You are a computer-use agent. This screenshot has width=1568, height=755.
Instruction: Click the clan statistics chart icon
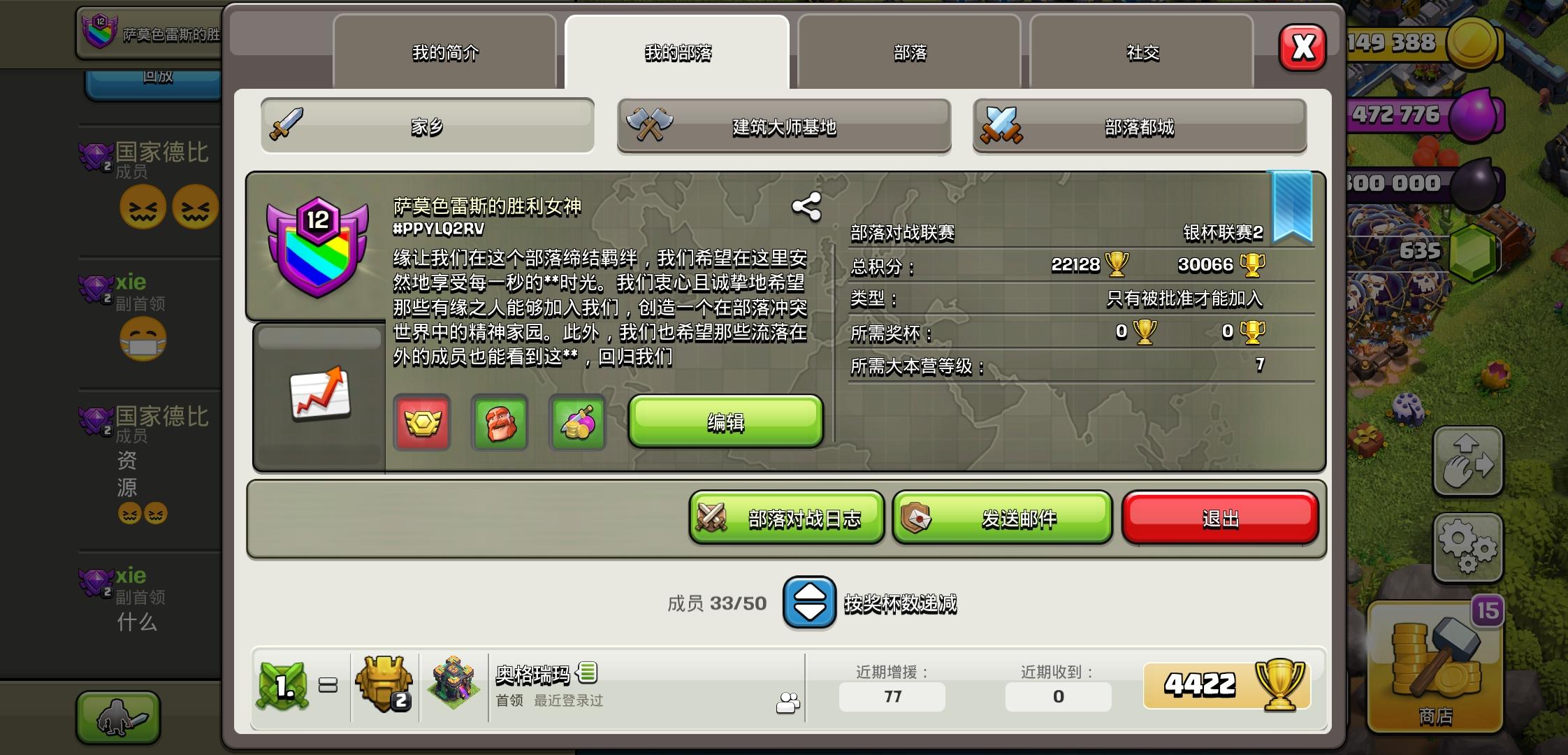click(318, 395)
